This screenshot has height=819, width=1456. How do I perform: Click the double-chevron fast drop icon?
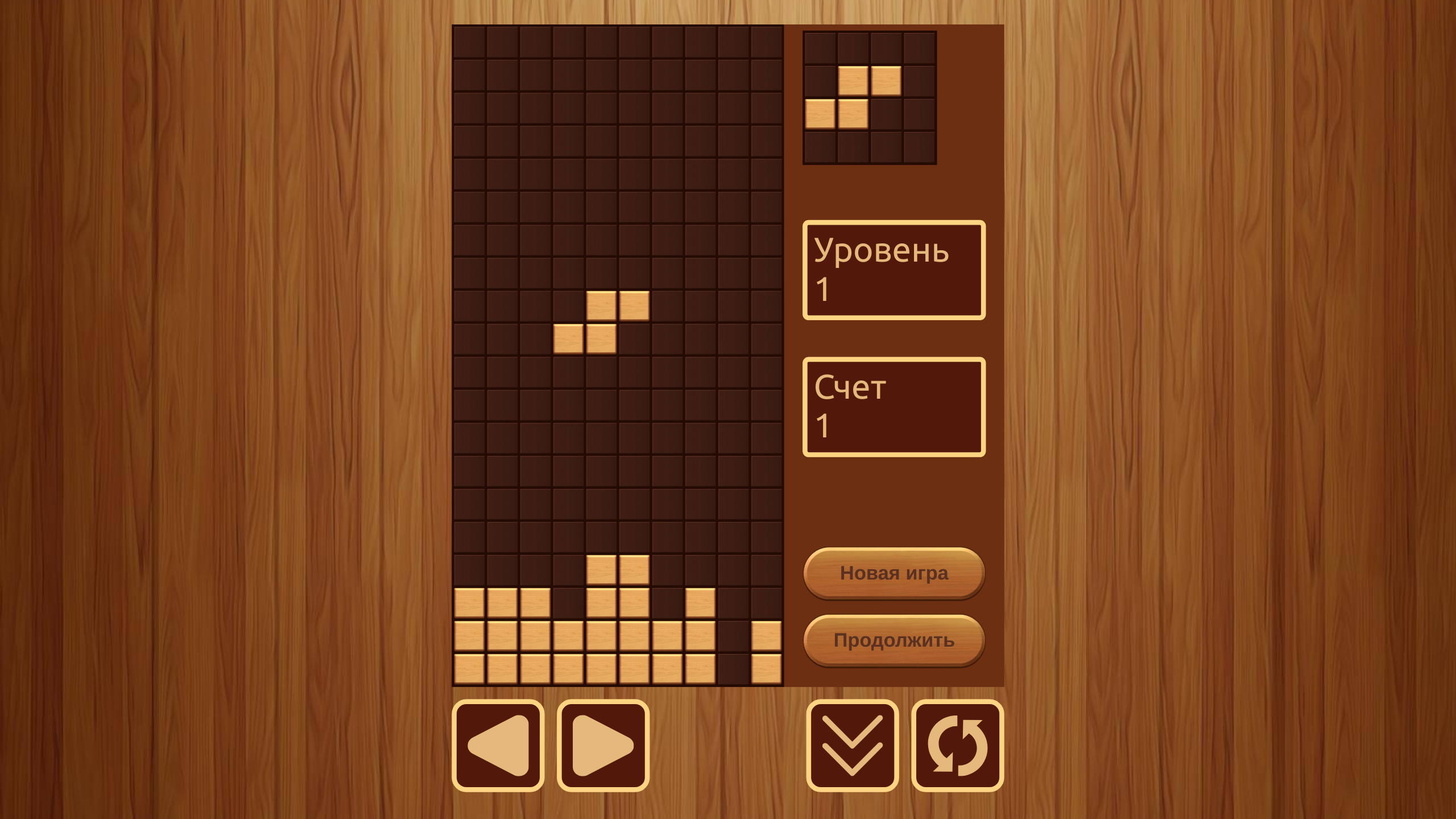(x=851, y=745)
